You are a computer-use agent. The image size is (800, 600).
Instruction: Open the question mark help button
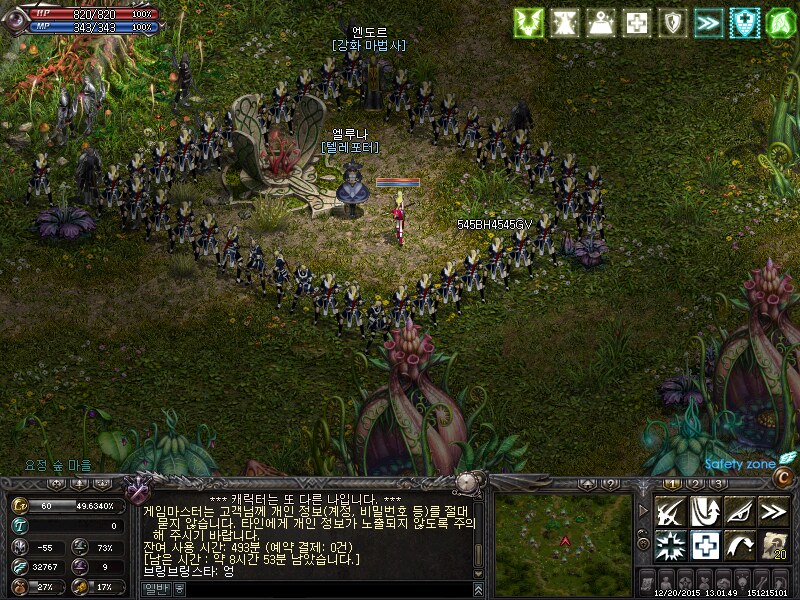(609, 484)
